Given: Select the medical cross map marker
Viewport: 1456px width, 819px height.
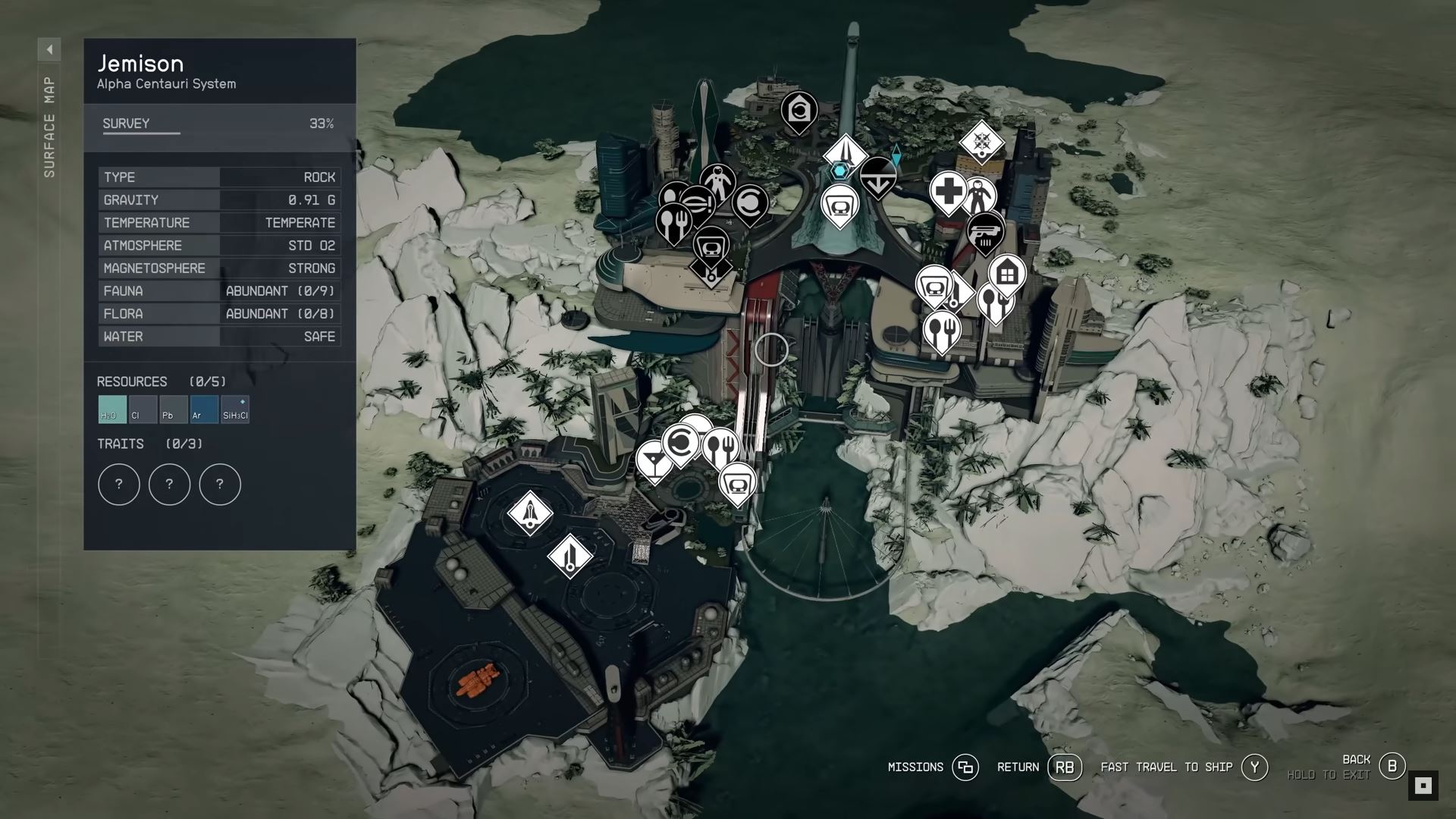Looking at the screenshot, I should click(948, 190).
